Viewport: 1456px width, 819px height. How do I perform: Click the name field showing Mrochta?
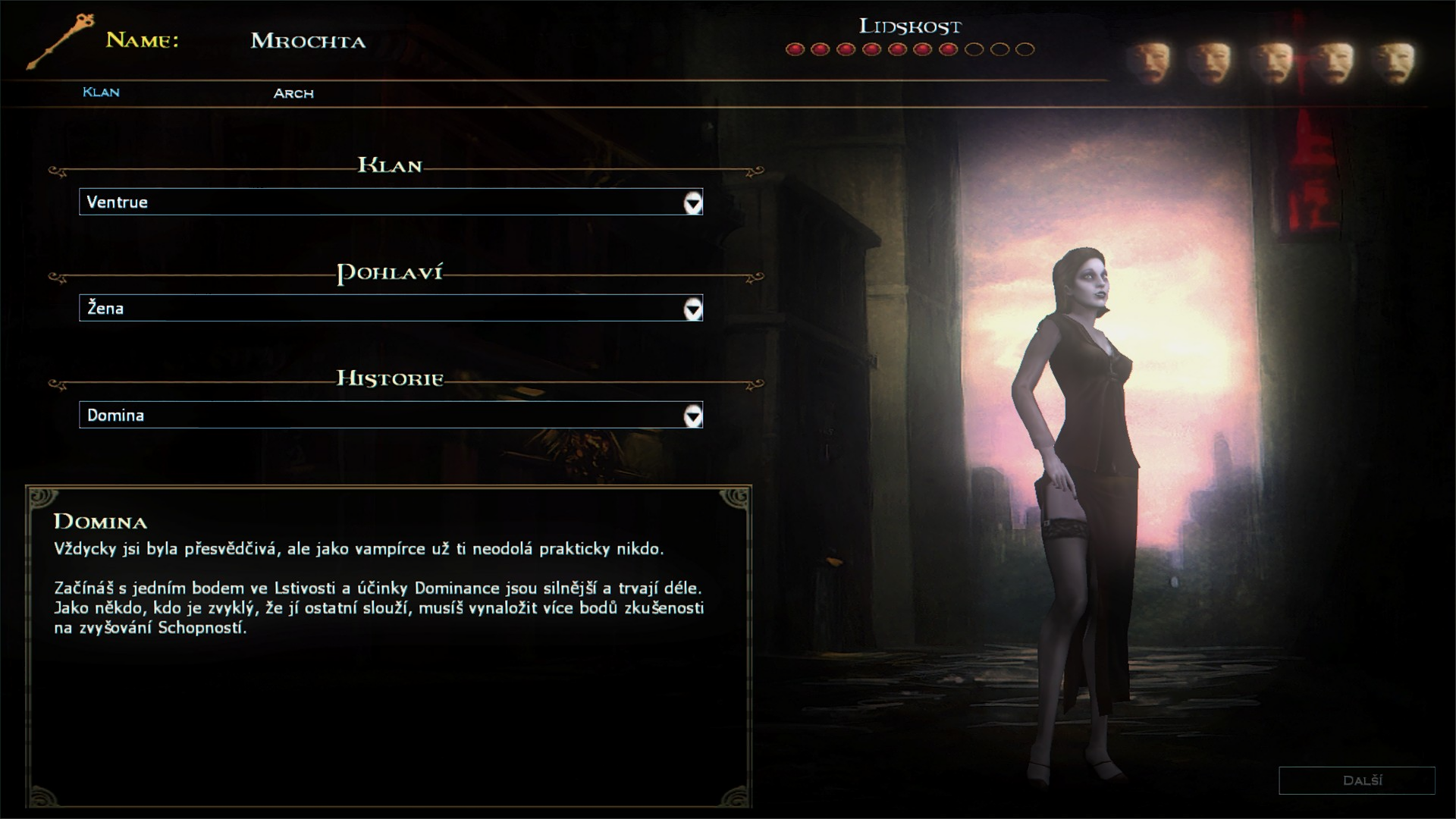pos(309,41)
